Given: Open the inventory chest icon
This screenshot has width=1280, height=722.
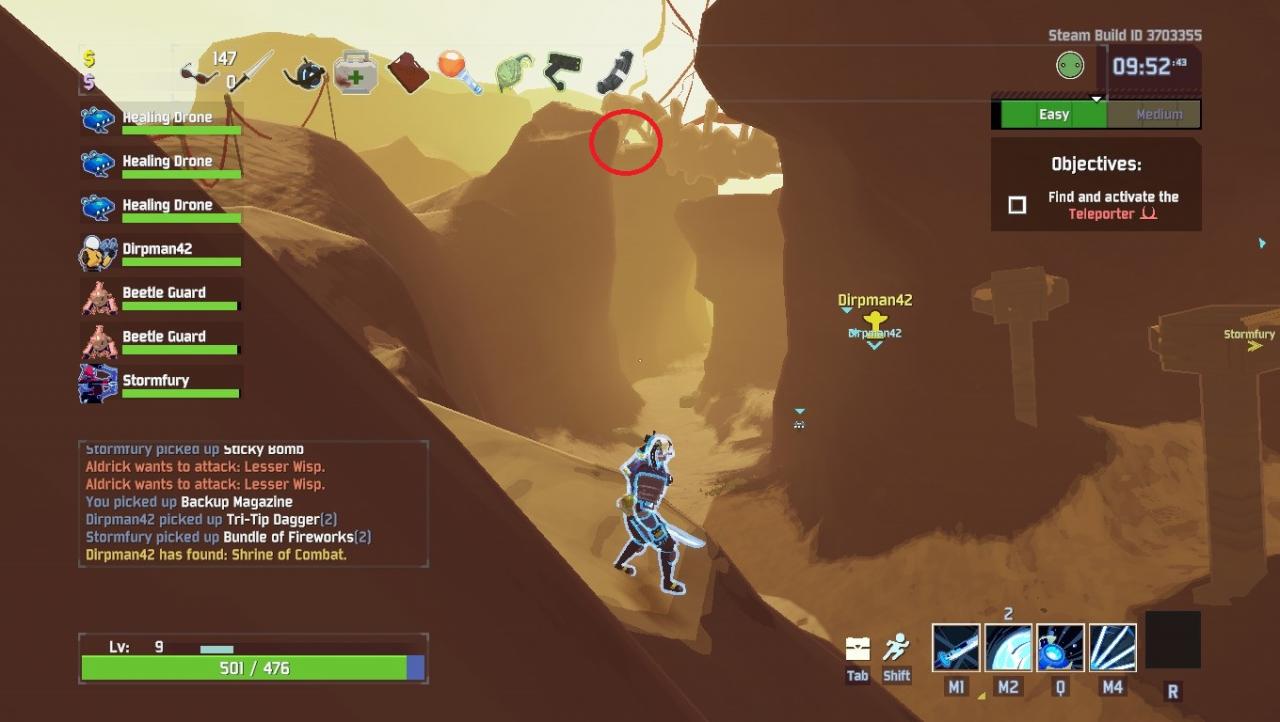Looking at the screenshot, I should coord(857,648).
